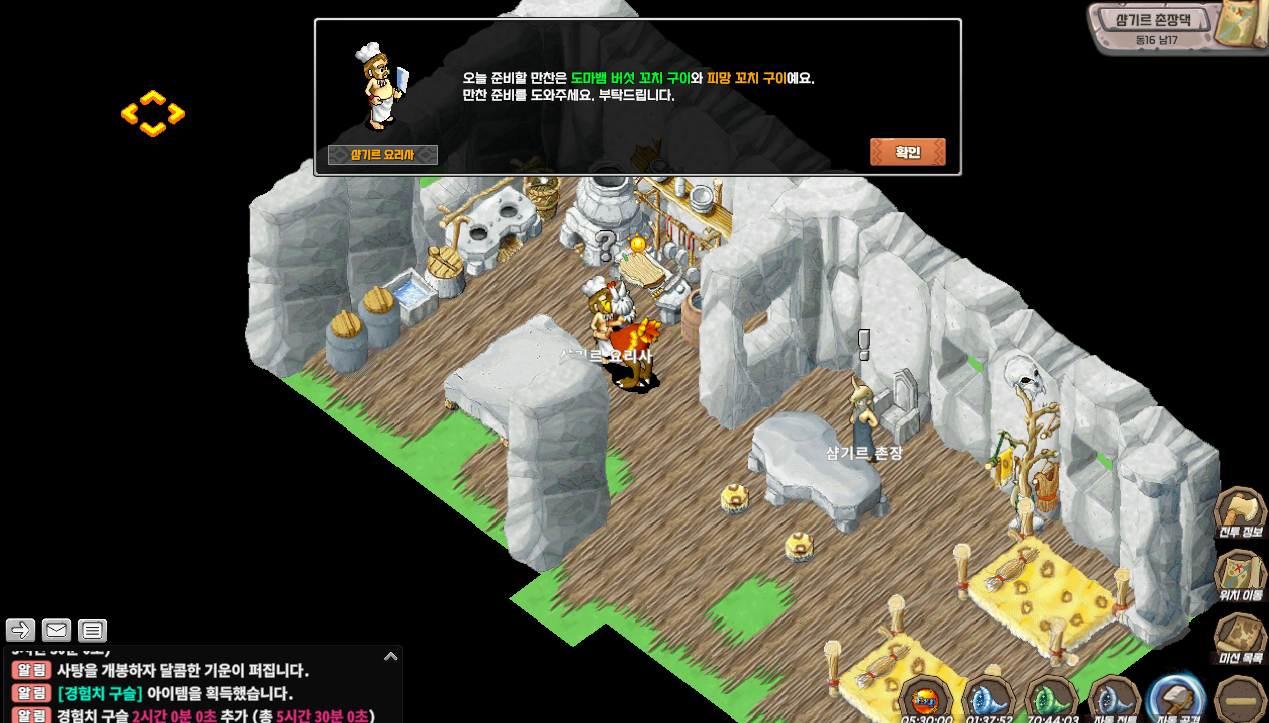Open the 미션 목록 mission list
The width and height of the screenshot is (1269, 723).
[x=1240, y=638]
